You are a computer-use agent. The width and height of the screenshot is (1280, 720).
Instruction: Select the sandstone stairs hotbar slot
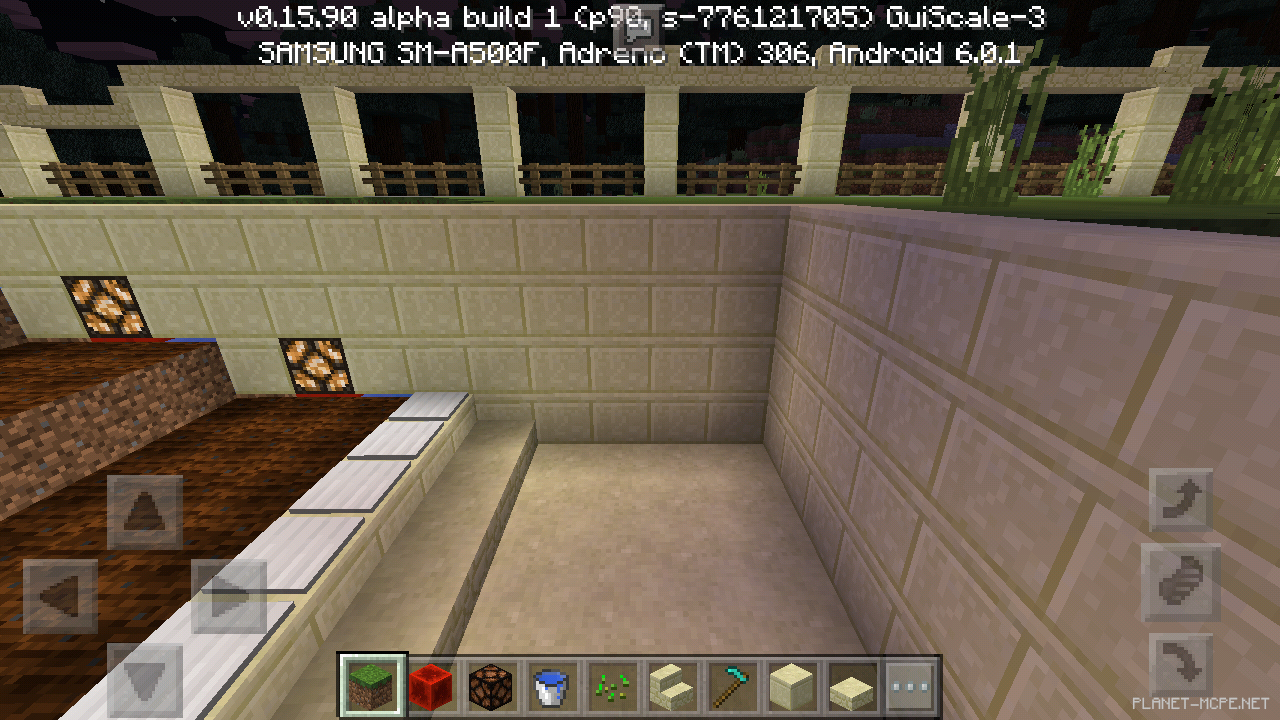point(672,686)
